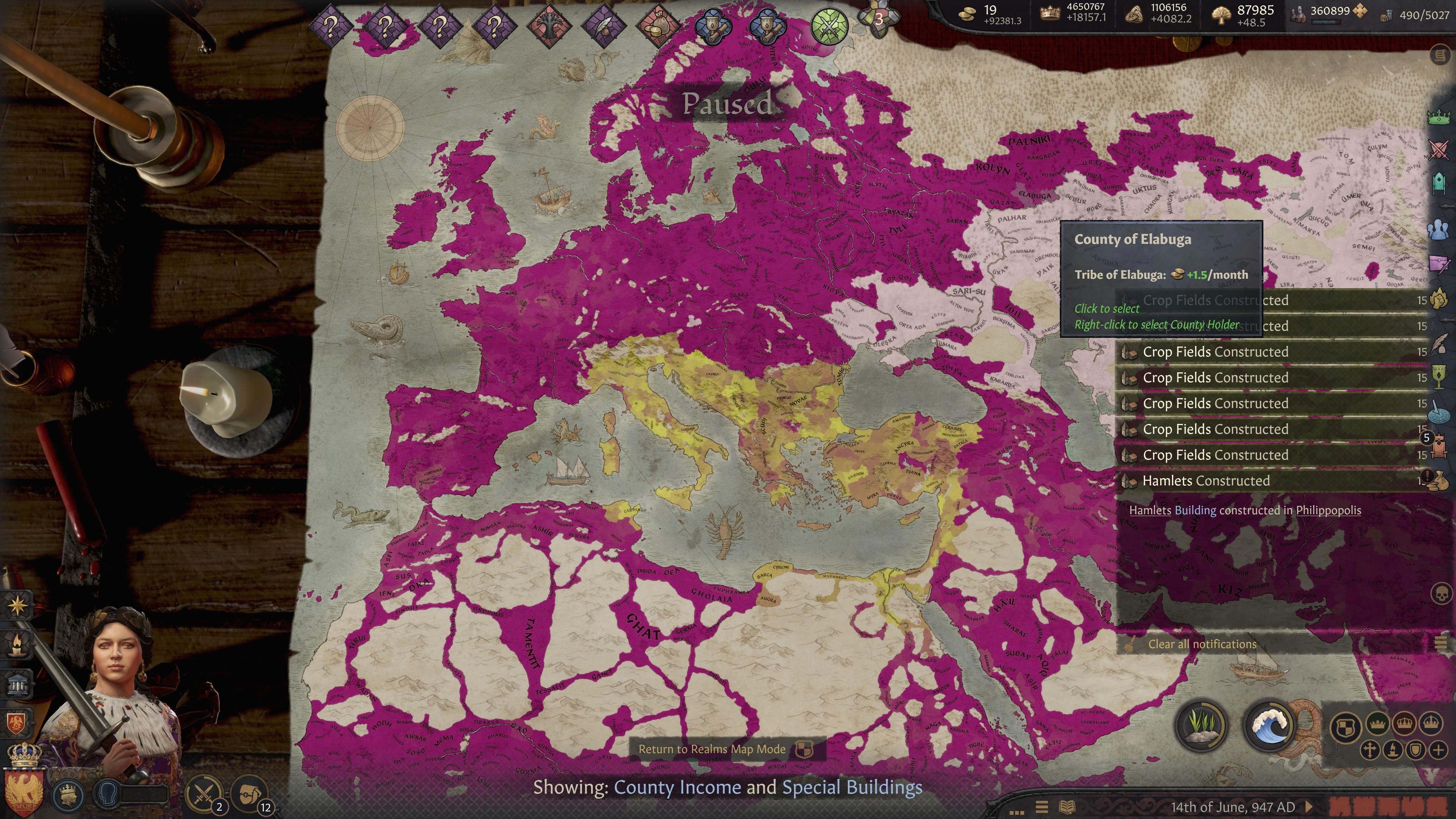The width and height of the screenshot is (1456, 819).
Task: Open the green crown Realm menu
Action: point(1439,117)
